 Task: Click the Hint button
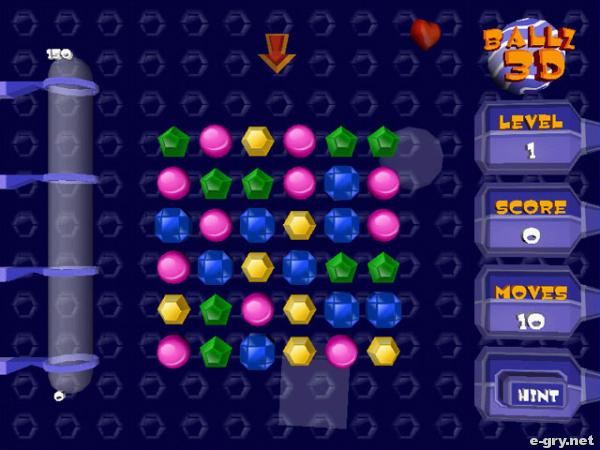[536, 393]
